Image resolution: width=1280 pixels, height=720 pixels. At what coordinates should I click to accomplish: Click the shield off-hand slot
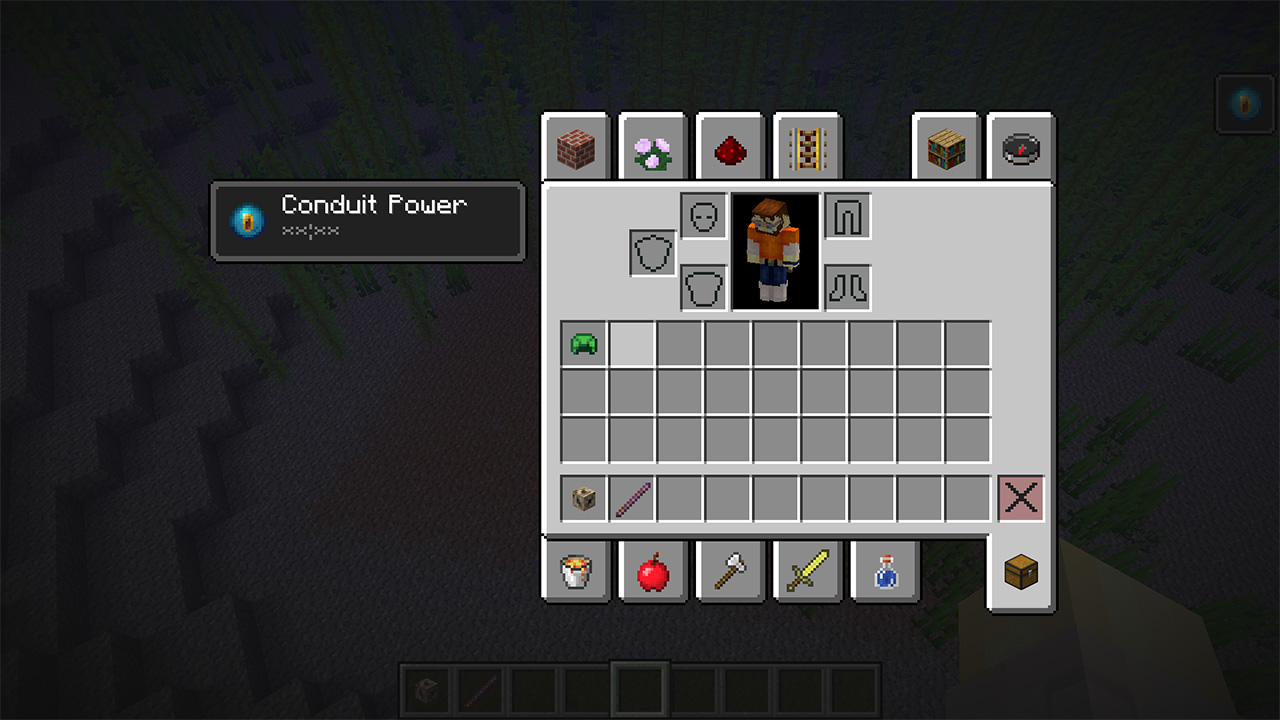[653, 253]
